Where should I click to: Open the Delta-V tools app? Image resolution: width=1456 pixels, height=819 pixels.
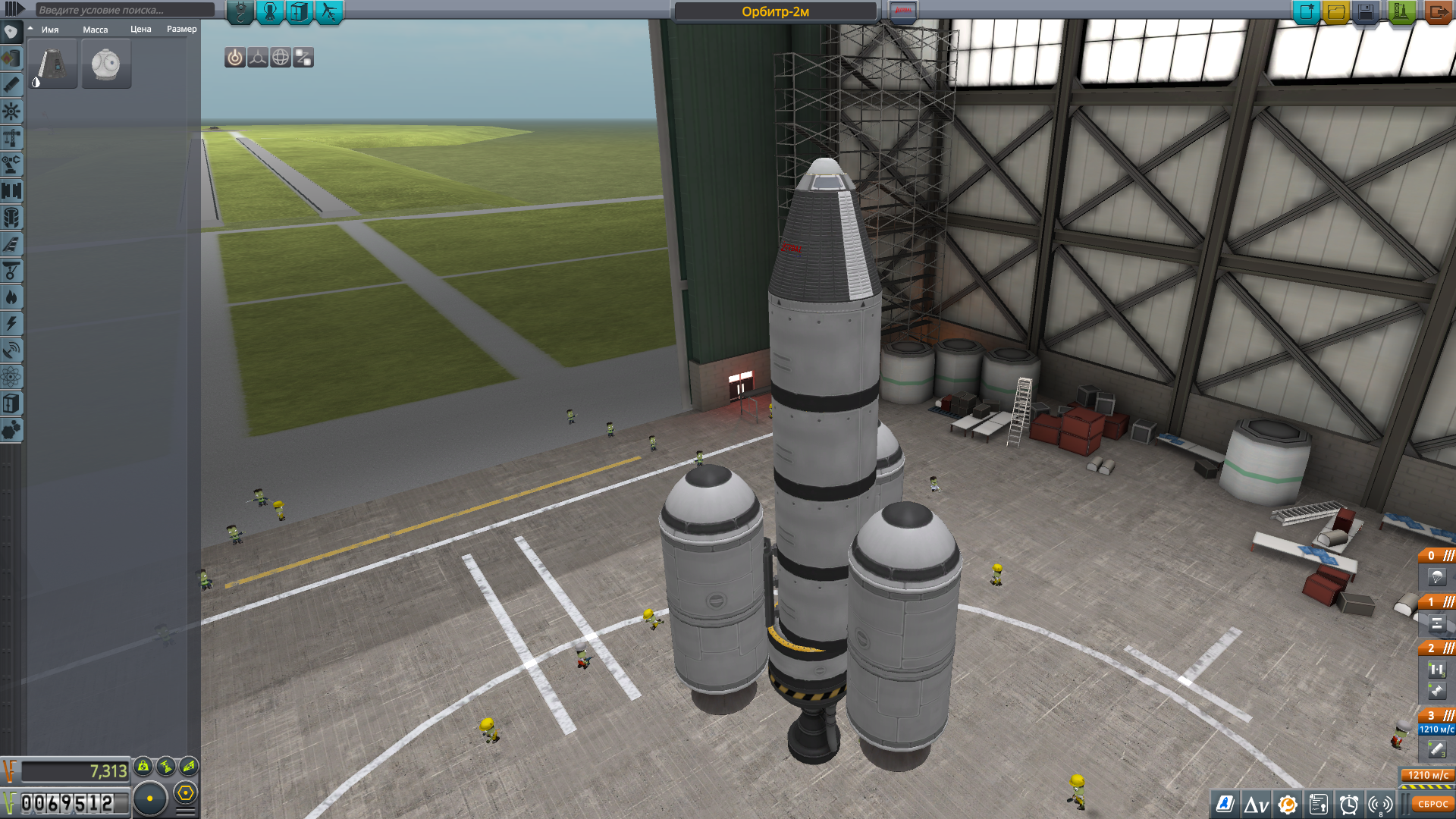pyautogui.click(x=1256, y=805)
